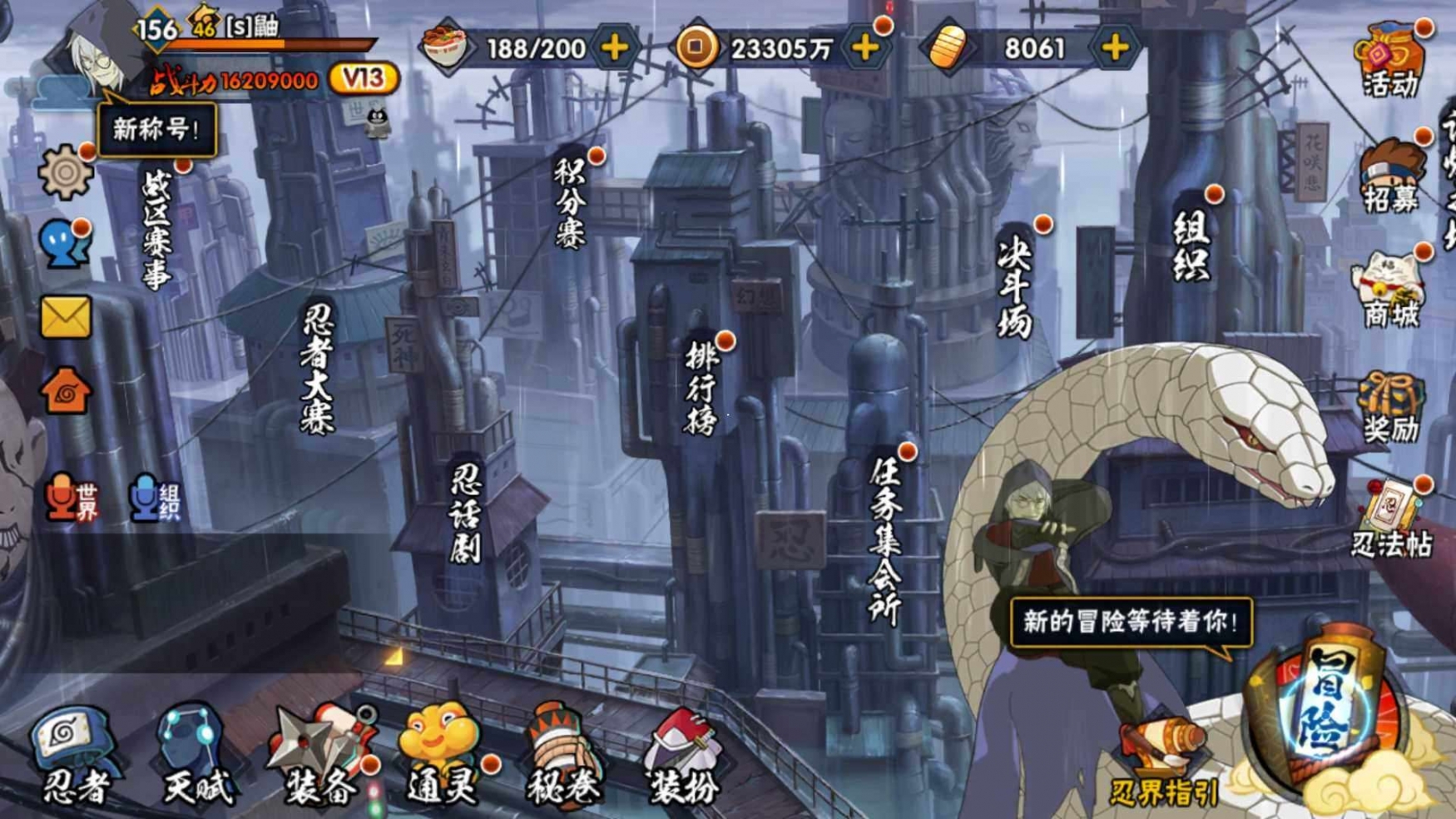Image resolution: width=1456 pixels, height=819 pixels.
Task: Add more ramen stamina with the plus button
Action: [x=615, y=48]
